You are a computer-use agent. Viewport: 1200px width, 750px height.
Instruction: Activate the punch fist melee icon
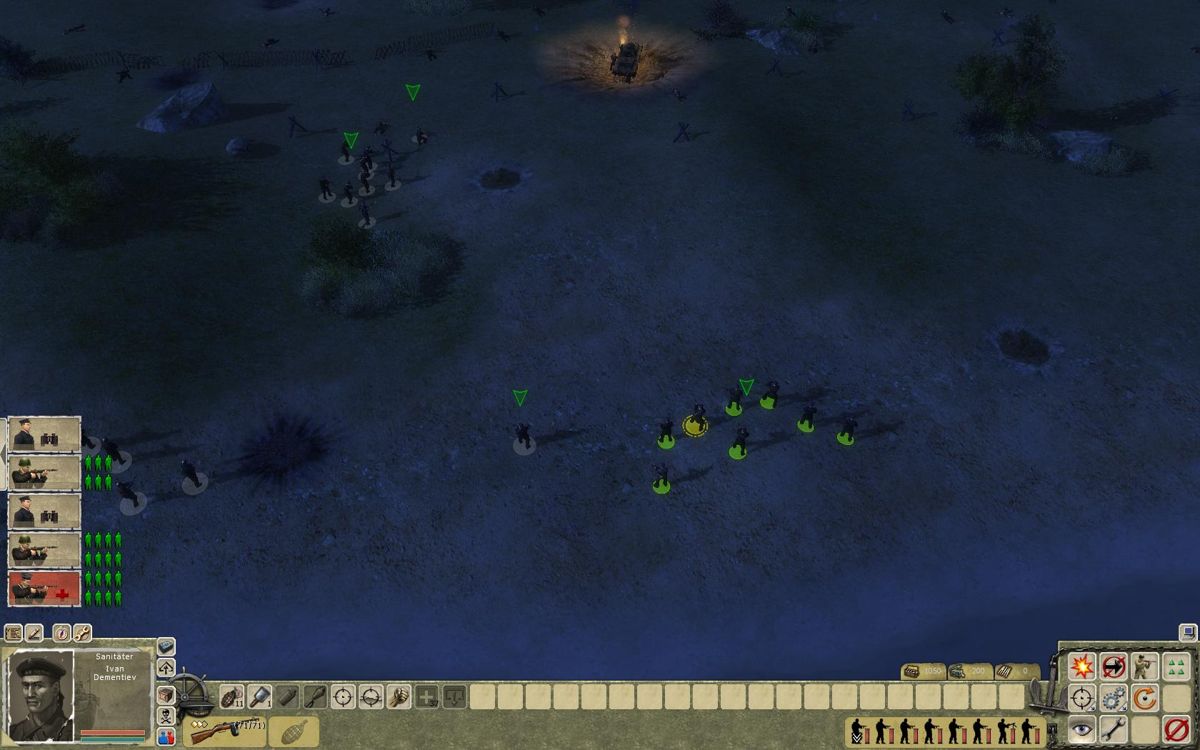tap(399, 696)
